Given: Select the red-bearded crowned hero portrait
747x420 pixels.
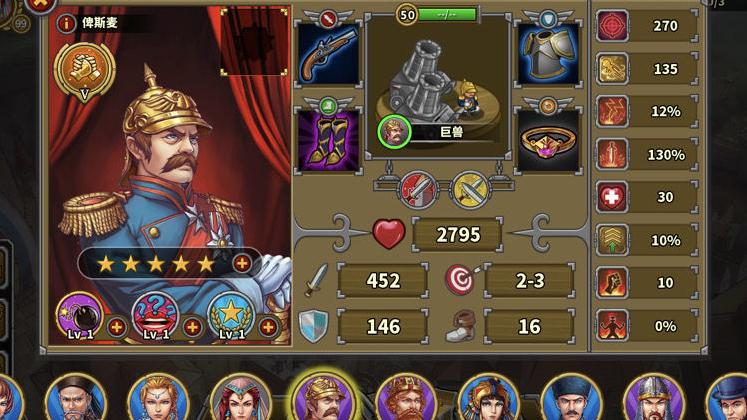Looking at the screenshot, I should pyautogui.click(x=404, y=399).
